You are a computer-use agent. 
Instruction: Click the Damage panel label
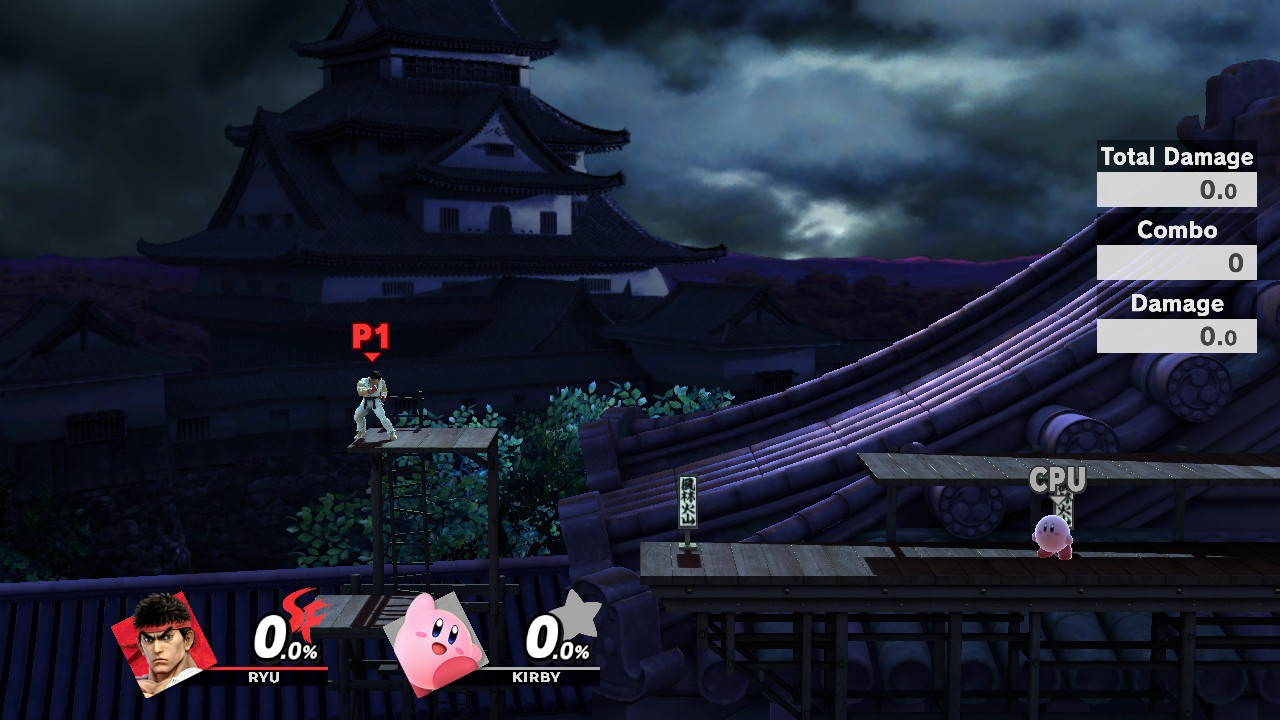pos(1176,304)
